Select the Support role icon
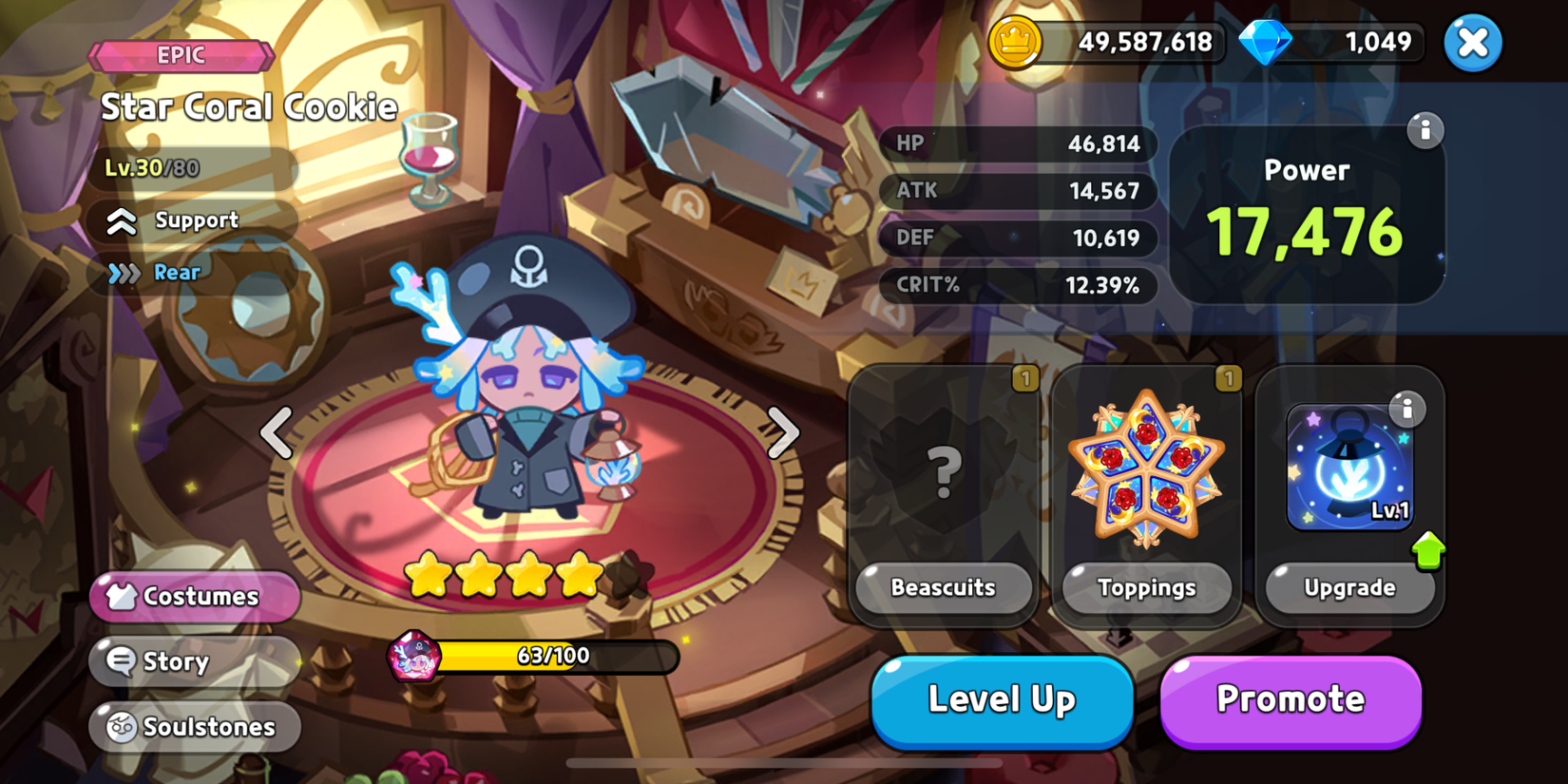The image size is (1568, 784). [121, 220]
